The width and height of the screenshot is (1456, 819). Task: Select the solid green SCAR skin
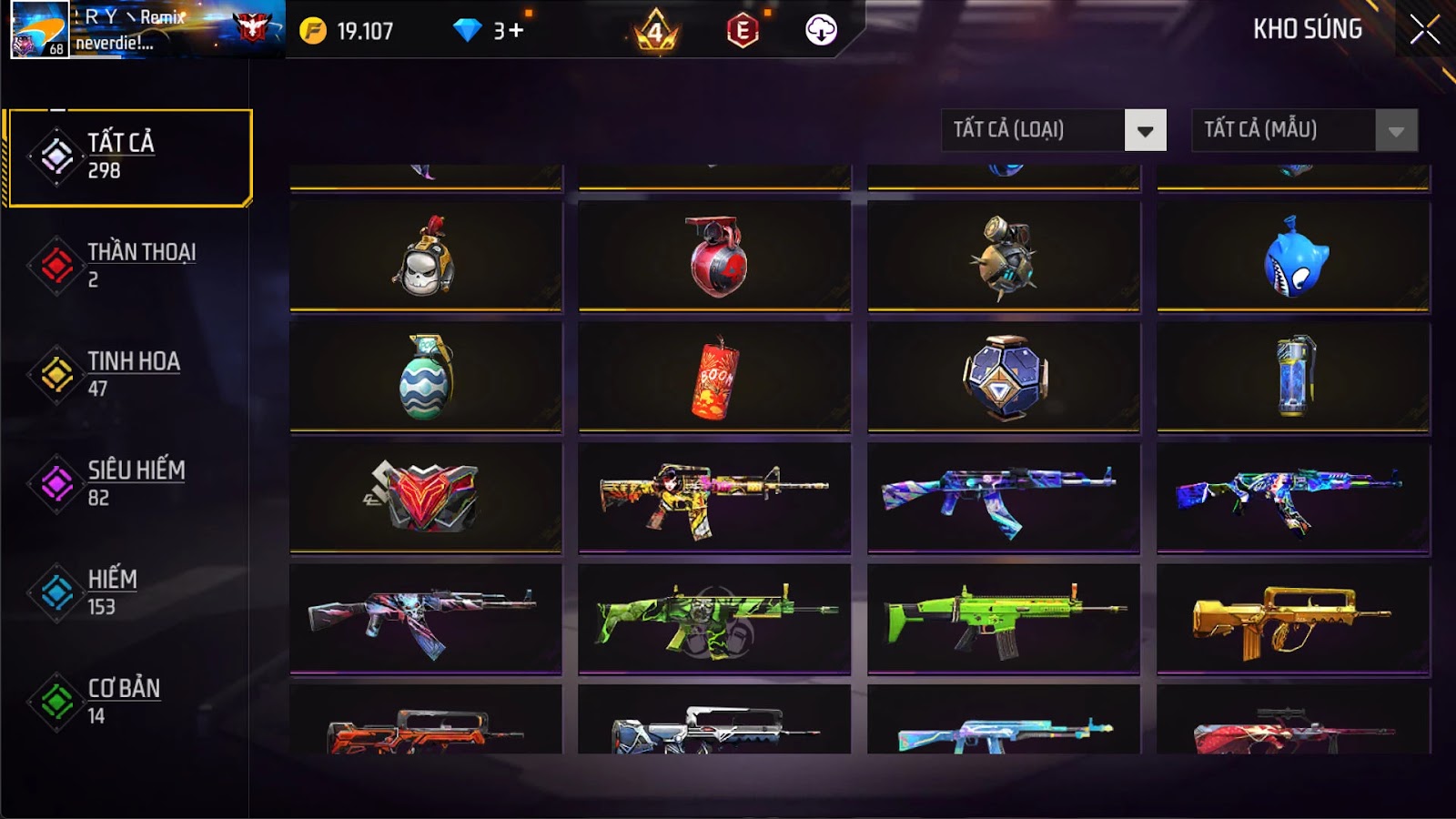click(x=1004, y=619)
